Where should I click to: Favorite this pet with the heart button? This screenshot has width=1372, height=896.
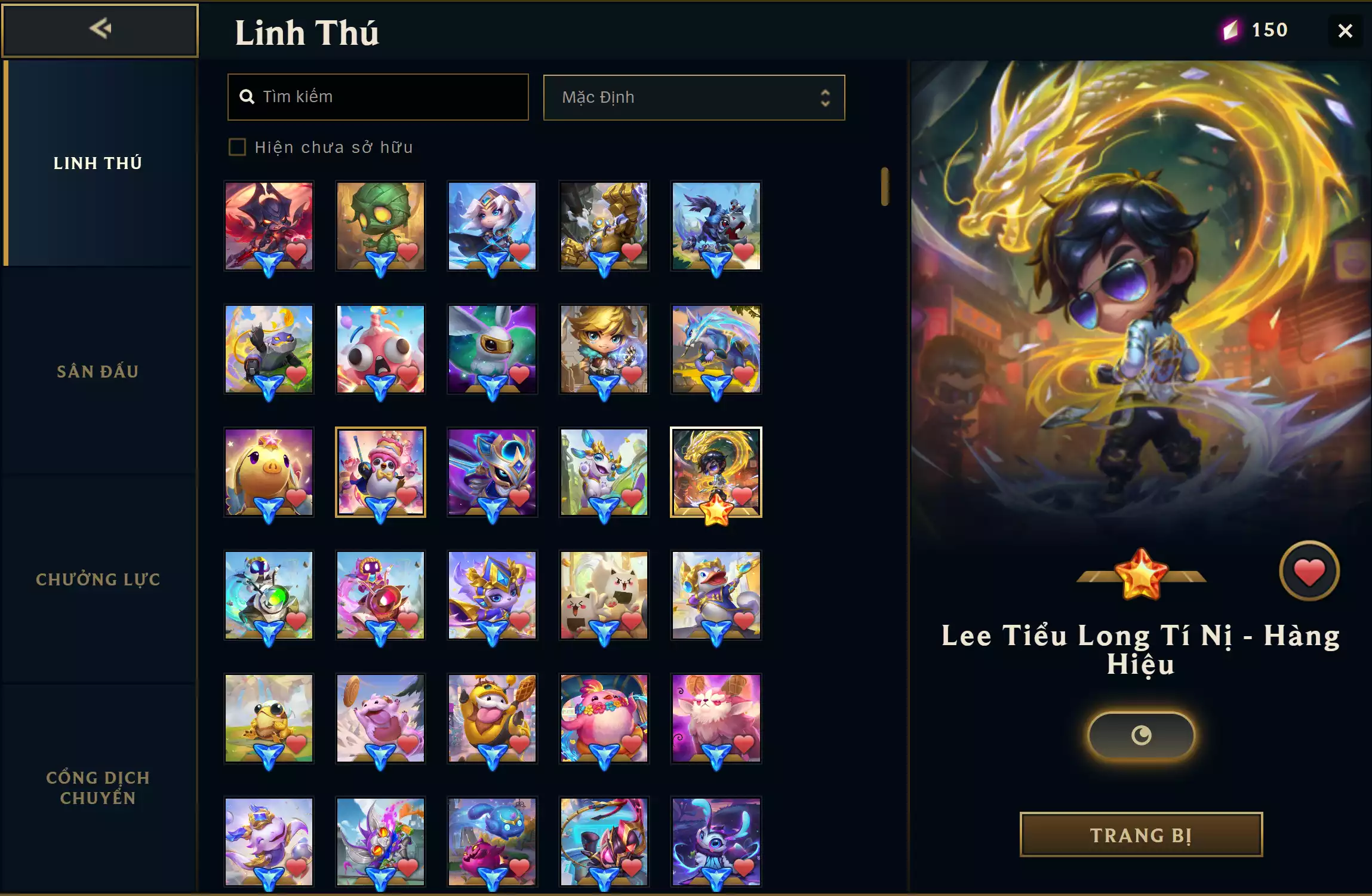(1309, 572)
